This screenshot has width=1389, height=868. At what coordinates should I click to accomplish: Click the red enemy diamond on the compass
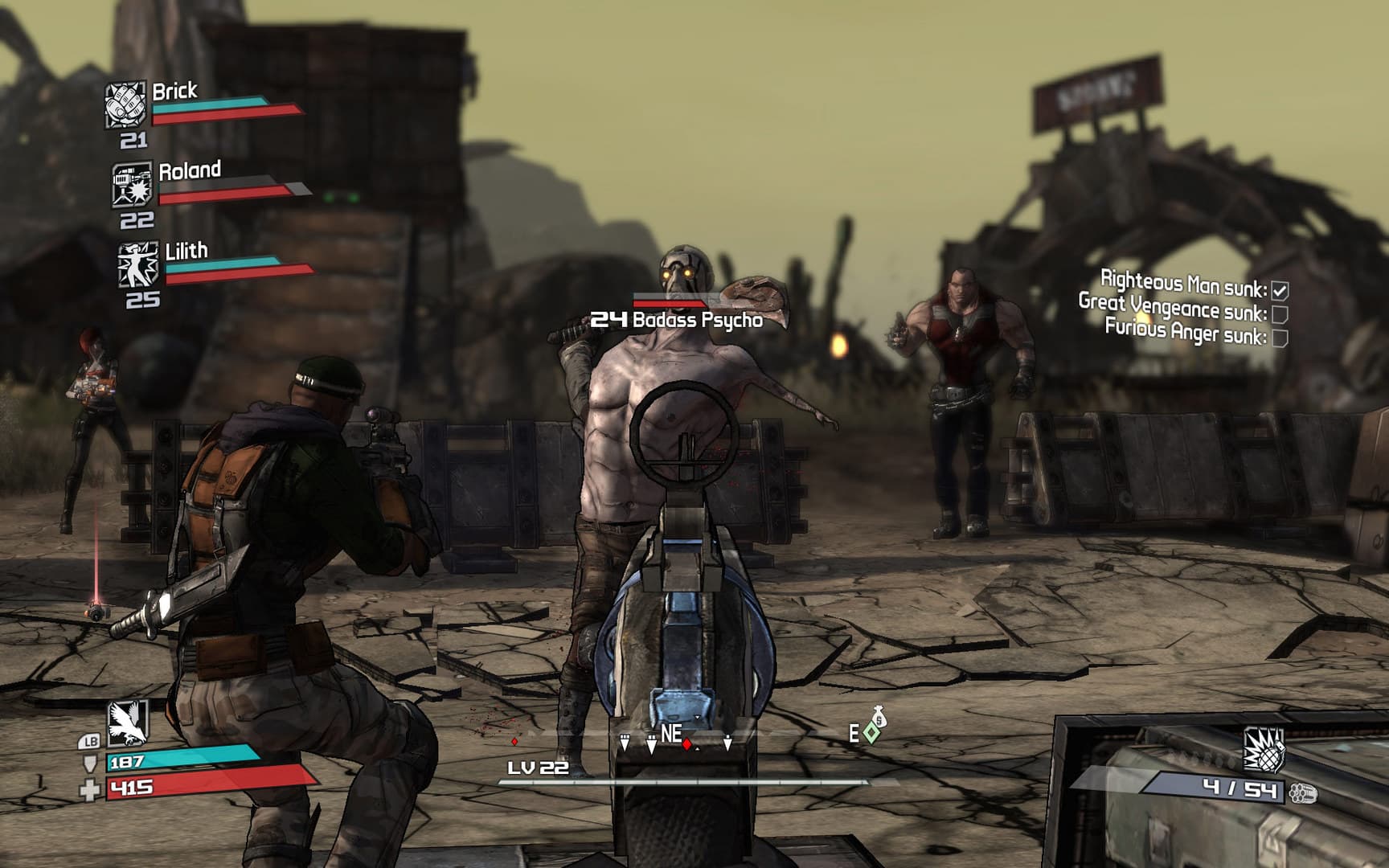click(x=686, y=745)
